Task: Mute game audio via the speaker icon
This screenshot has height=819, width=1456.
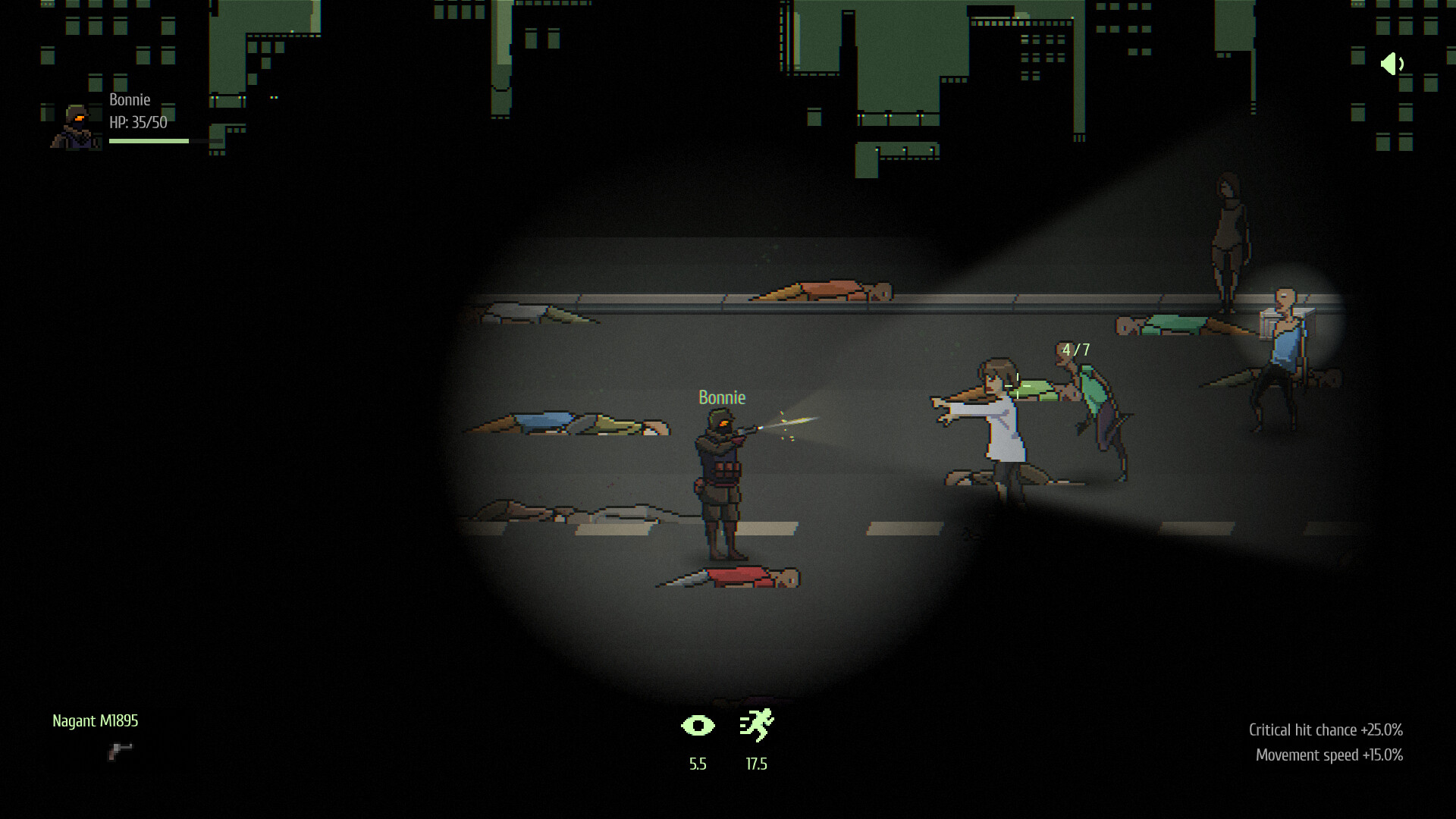Action: point(1392,65)
